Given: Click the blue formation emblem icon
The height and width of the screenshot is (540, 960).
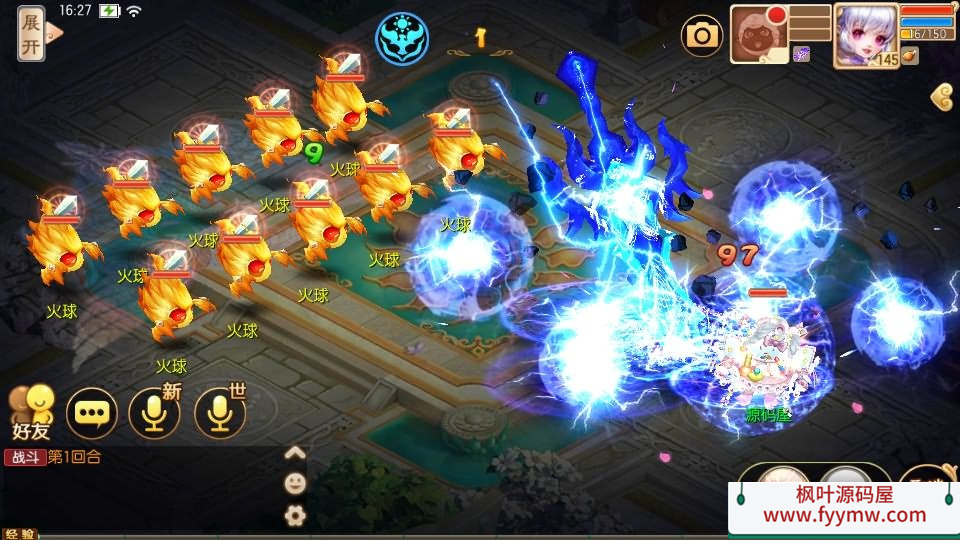Looking at the screenshot, I should click(x=402, y=37).
